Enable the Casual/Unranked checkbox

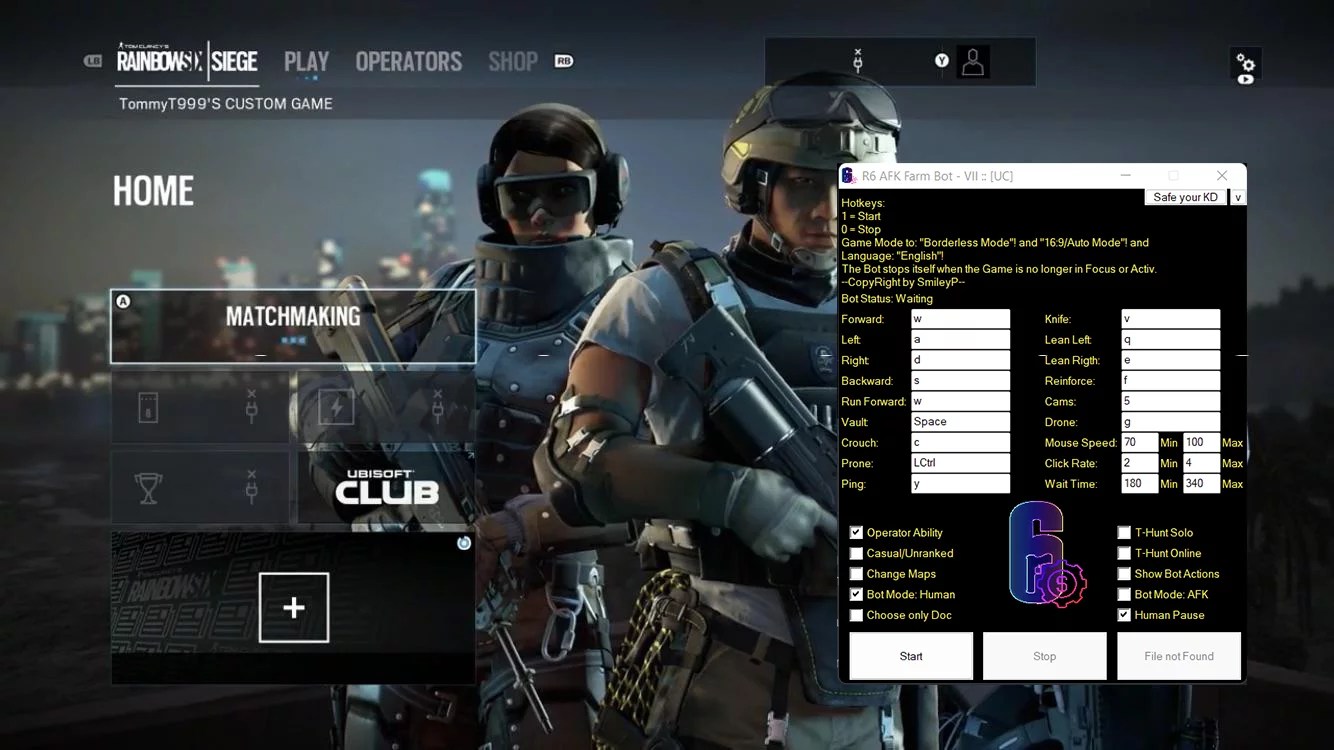tap(856, 553)
